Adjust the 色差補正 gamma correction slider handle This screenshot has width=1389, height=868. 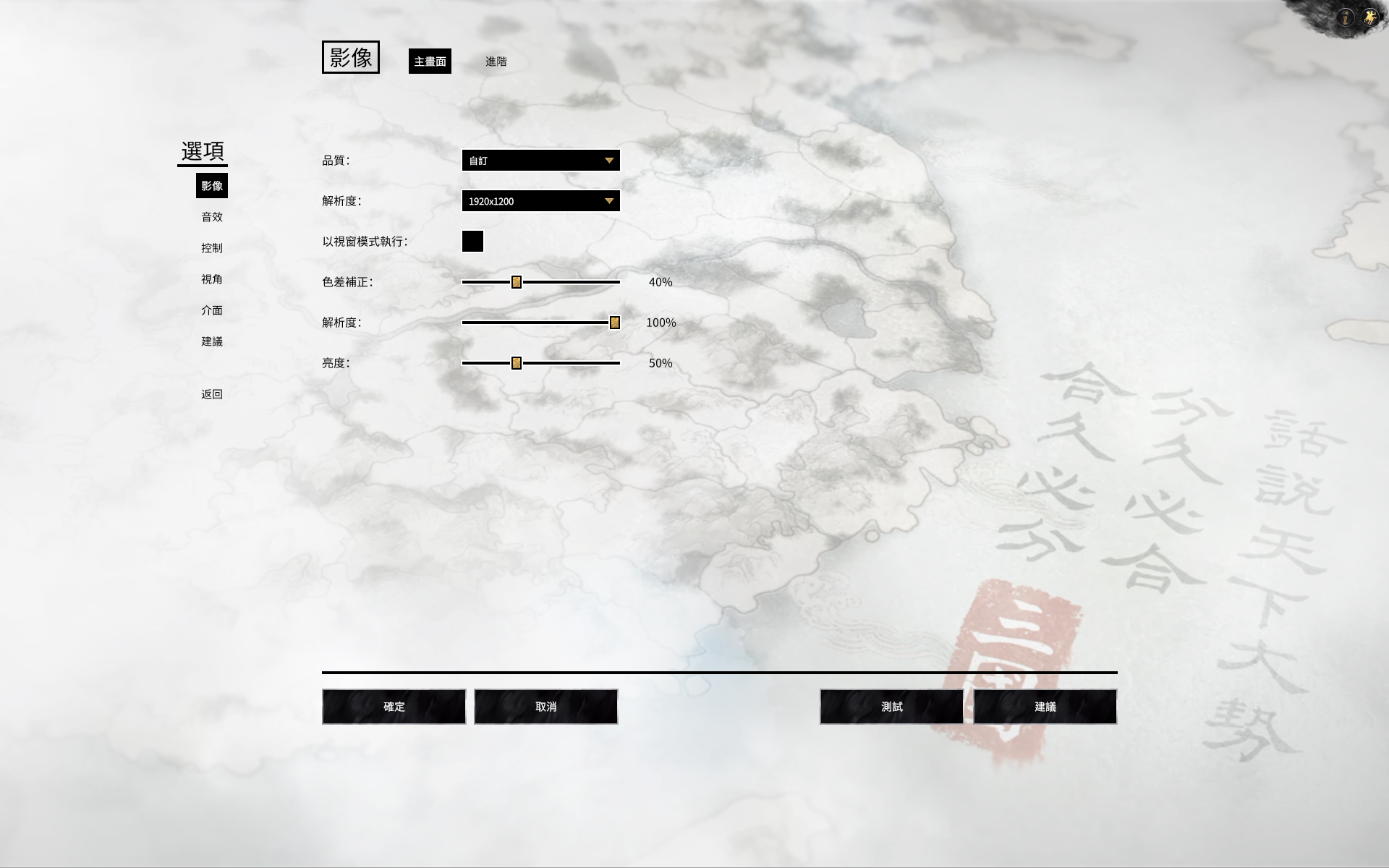point(516,282)
